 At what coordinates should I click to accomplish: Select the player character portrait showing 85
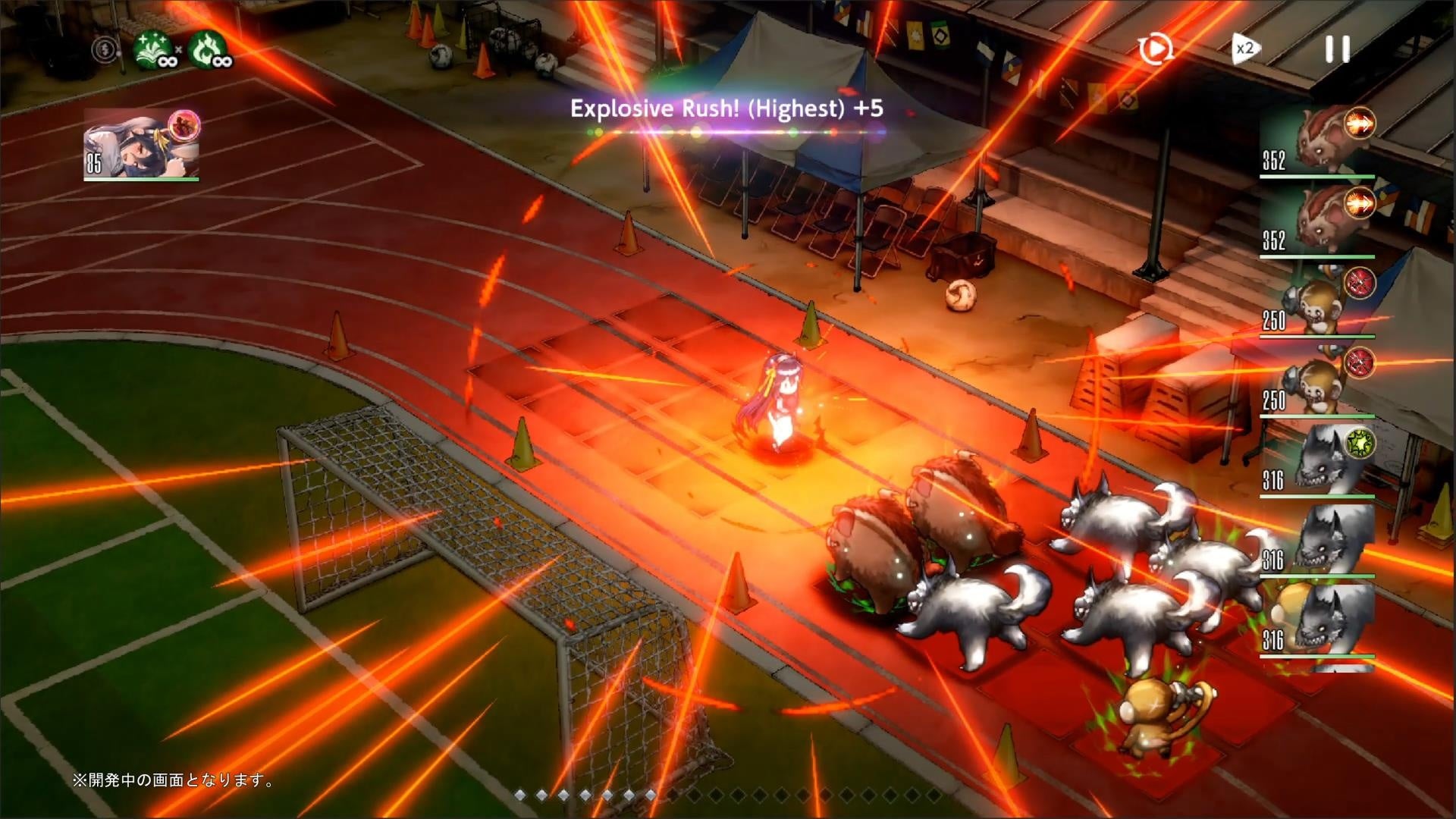(x=136, y=148)
